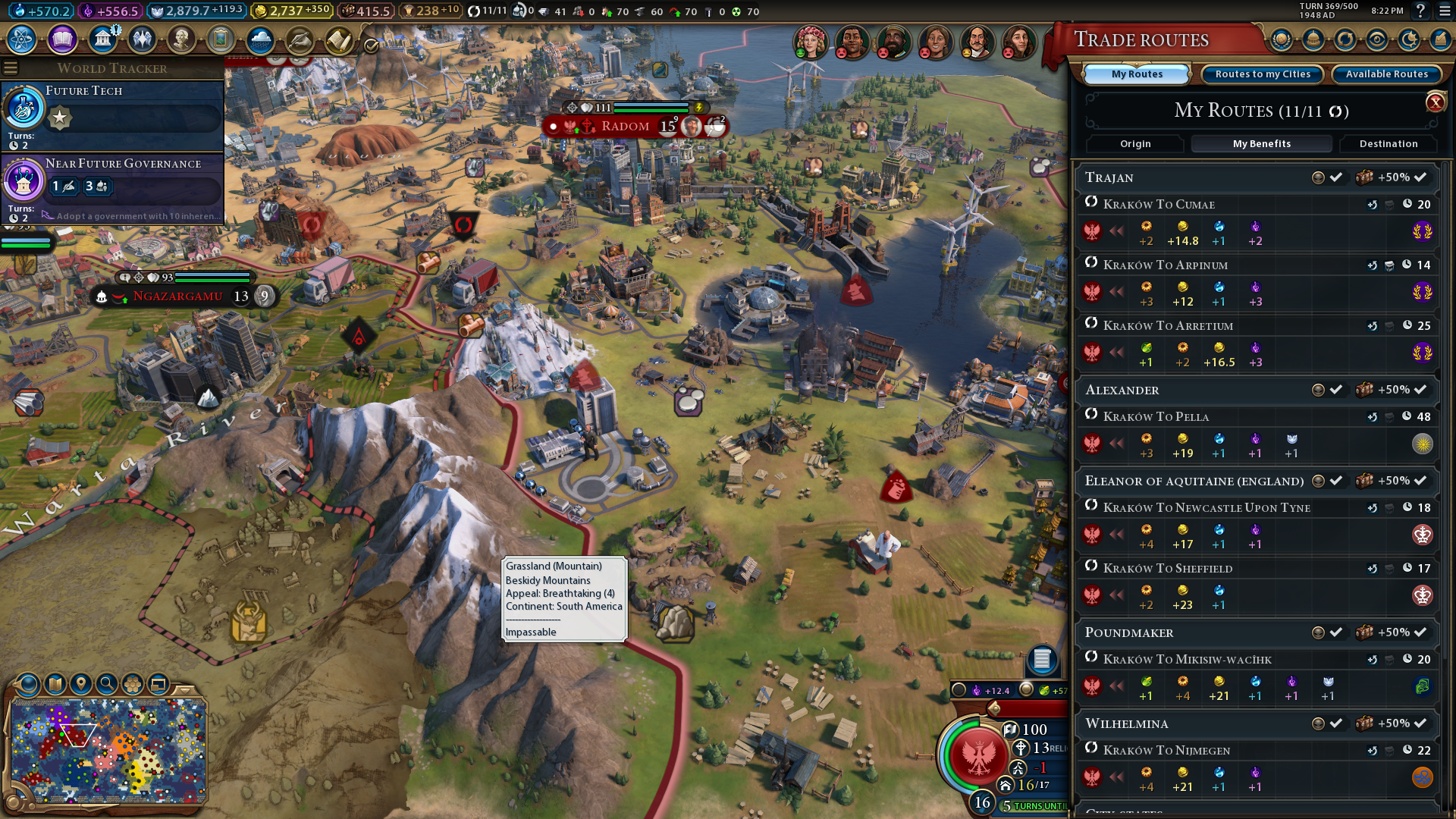
Task: Switch to the Routes to my Cities tab
Action: coord(1263,74)
